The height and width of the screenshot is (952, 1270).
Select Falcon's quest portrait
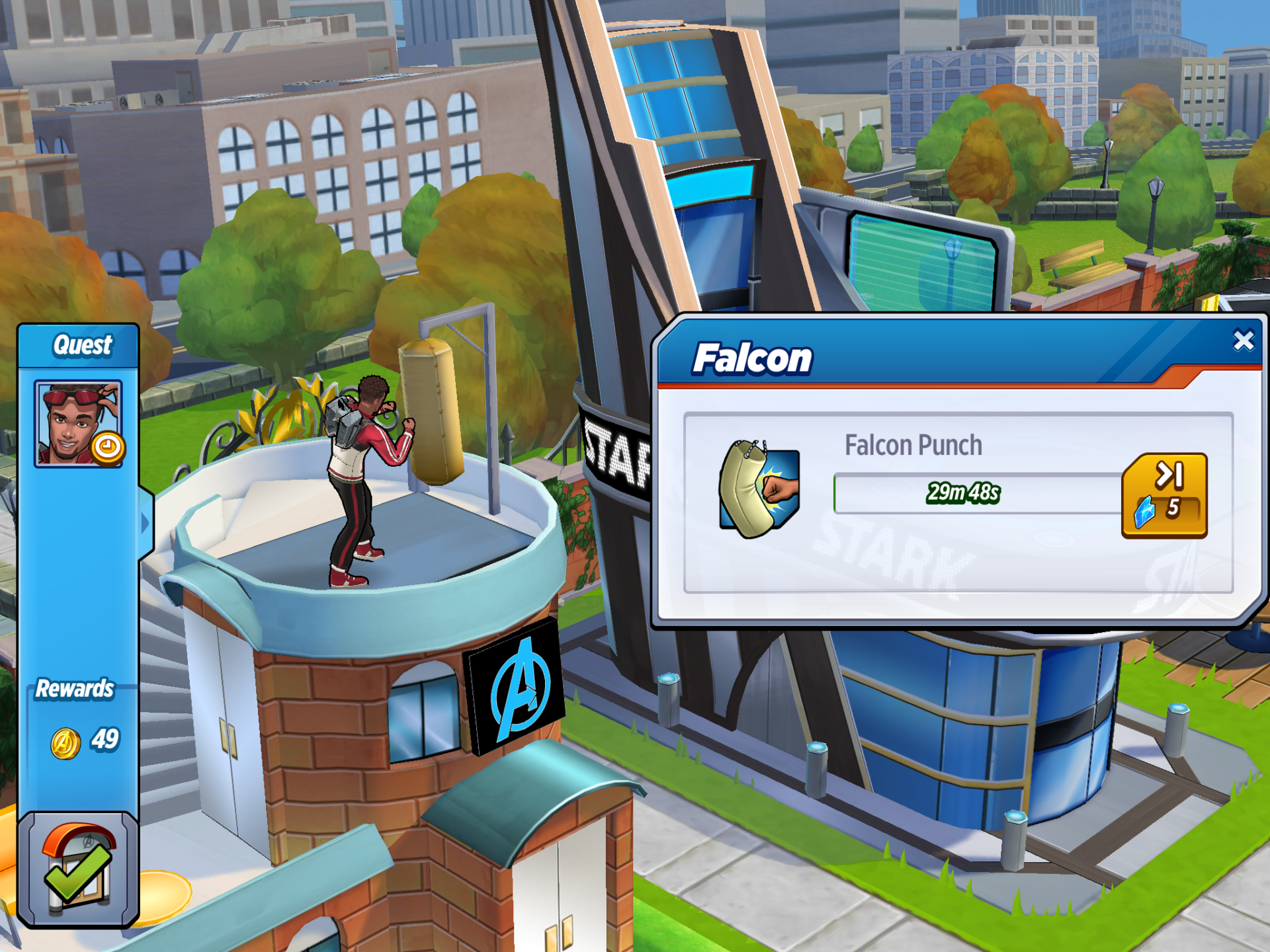pos(78,424)
